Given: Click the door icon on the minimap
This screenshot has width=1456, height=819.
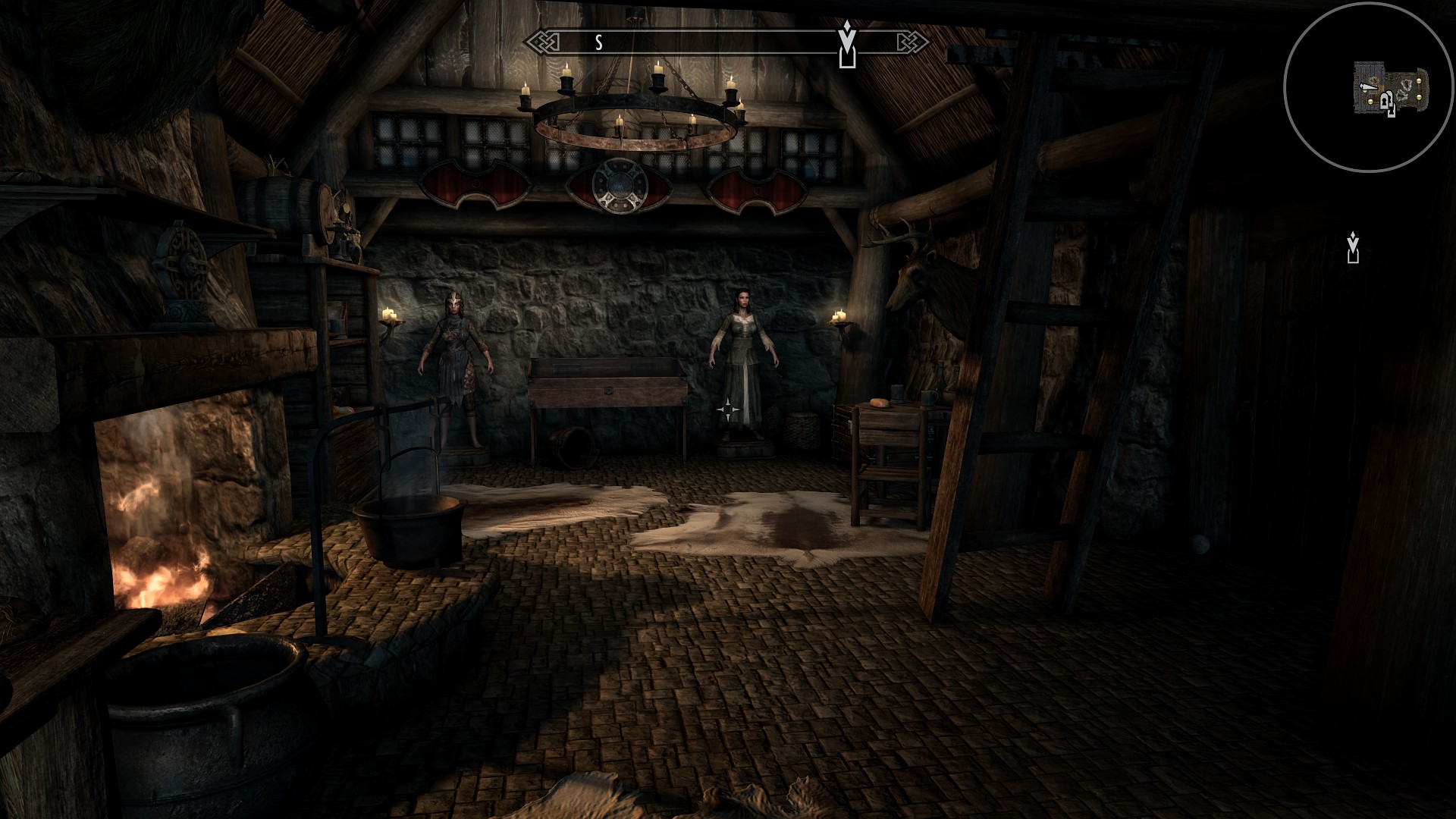Looking at the screenshot, I should 1385,102.
